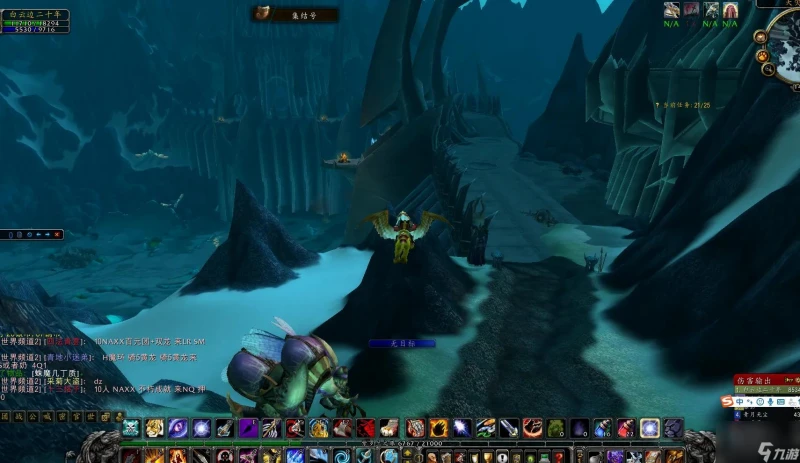Close the small toolbar with red X
This screenshot has width=800, height=463.
coord(56,234)
